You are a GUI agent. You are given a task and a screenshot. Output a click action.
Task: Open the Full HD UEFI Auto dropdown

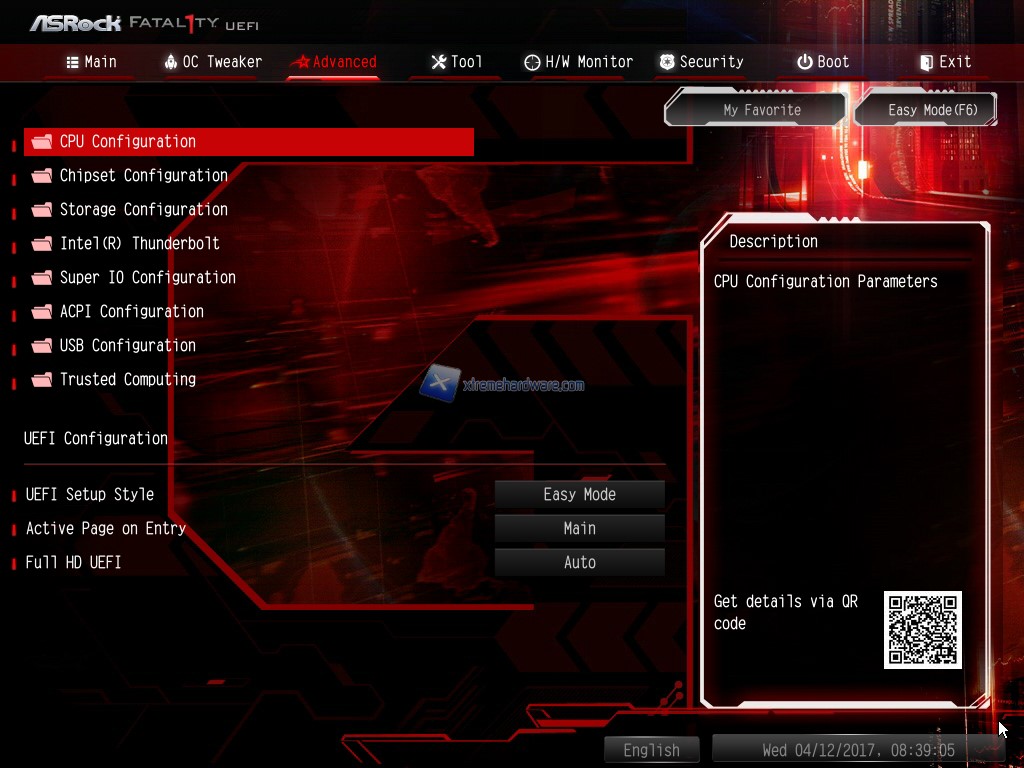579,563
